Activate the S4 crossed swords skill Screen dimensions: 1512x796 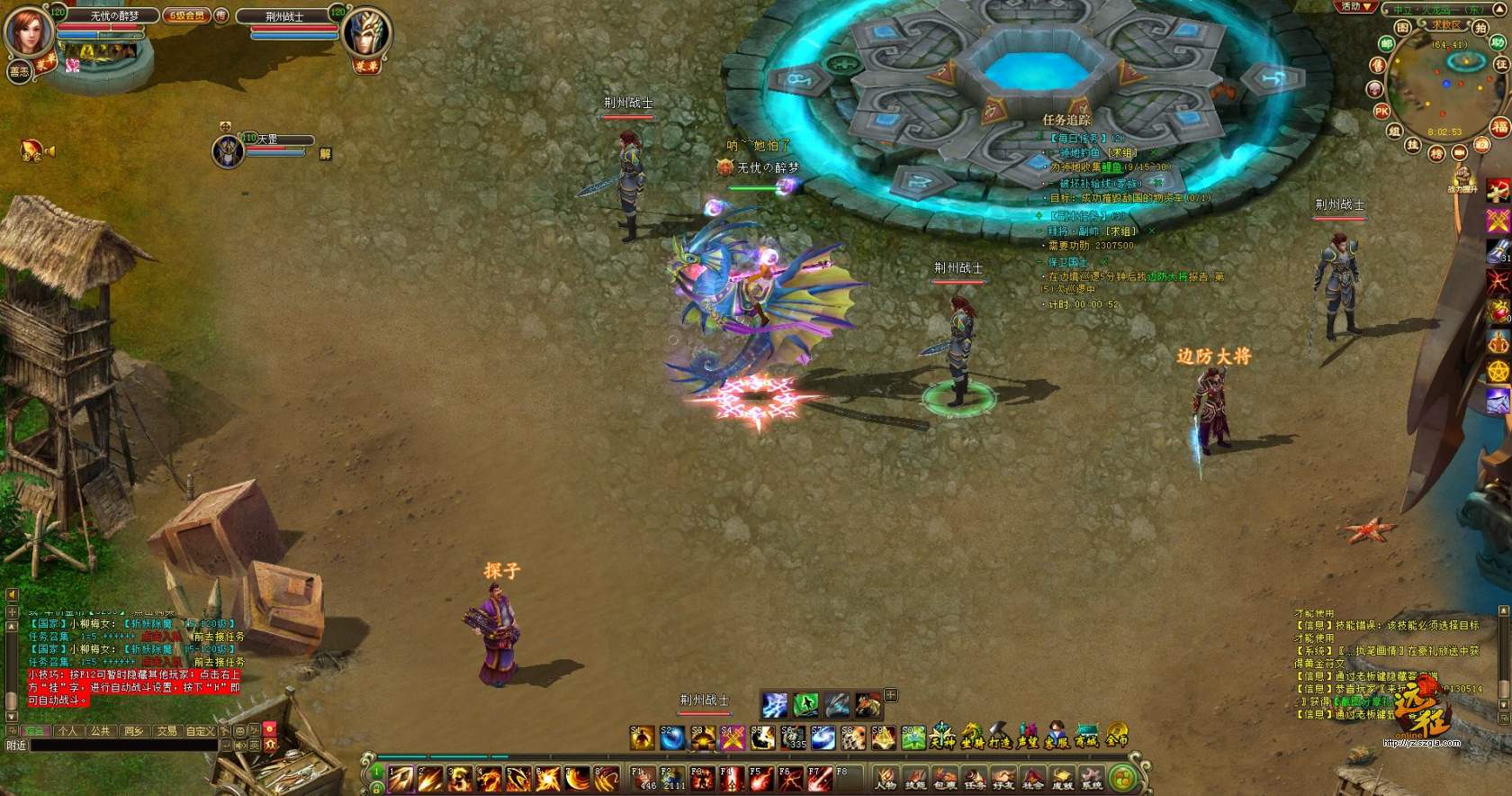(x=733, y=737)
